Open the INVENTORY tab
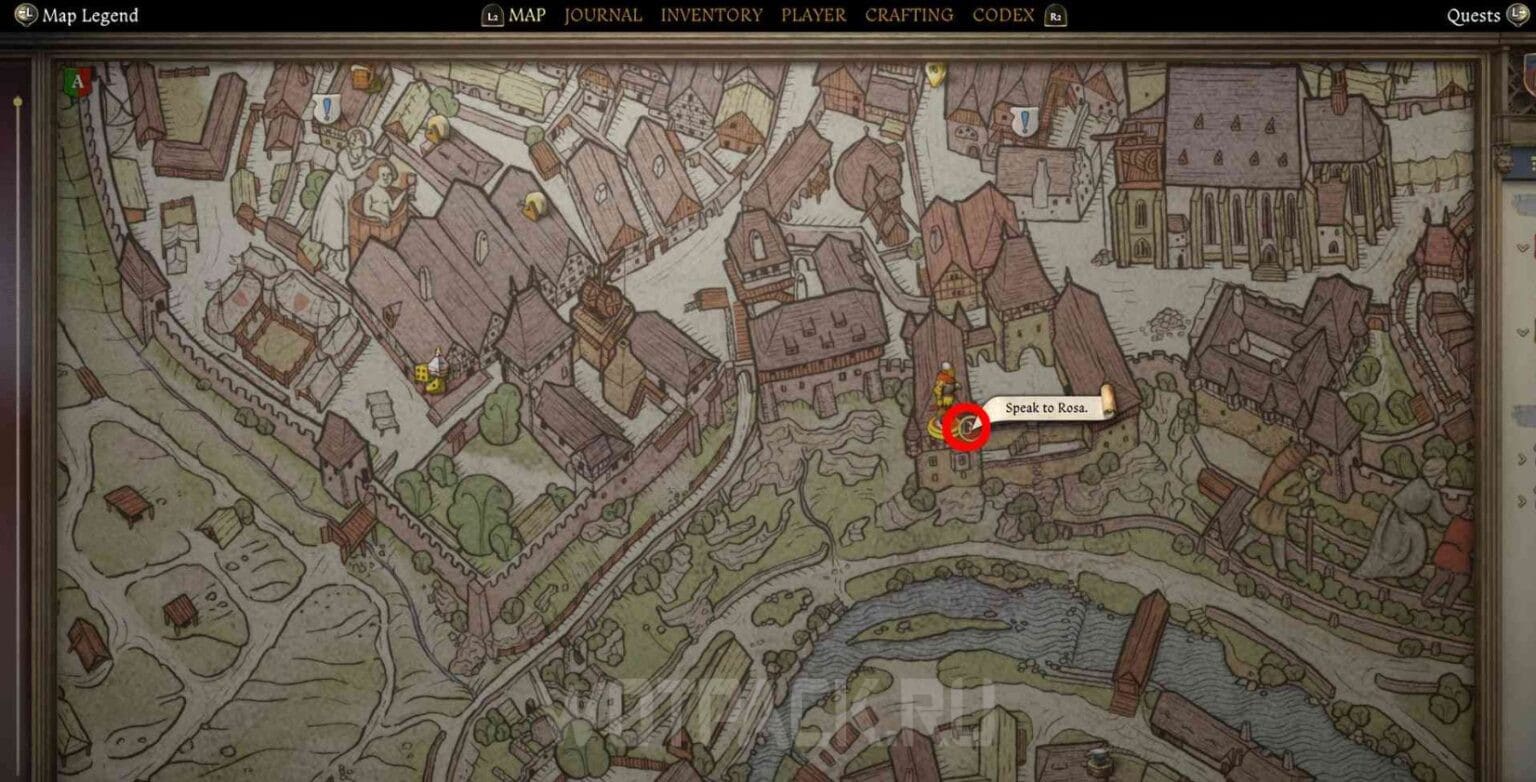The height and width of the screenshot is (782, 1536). 712,15
